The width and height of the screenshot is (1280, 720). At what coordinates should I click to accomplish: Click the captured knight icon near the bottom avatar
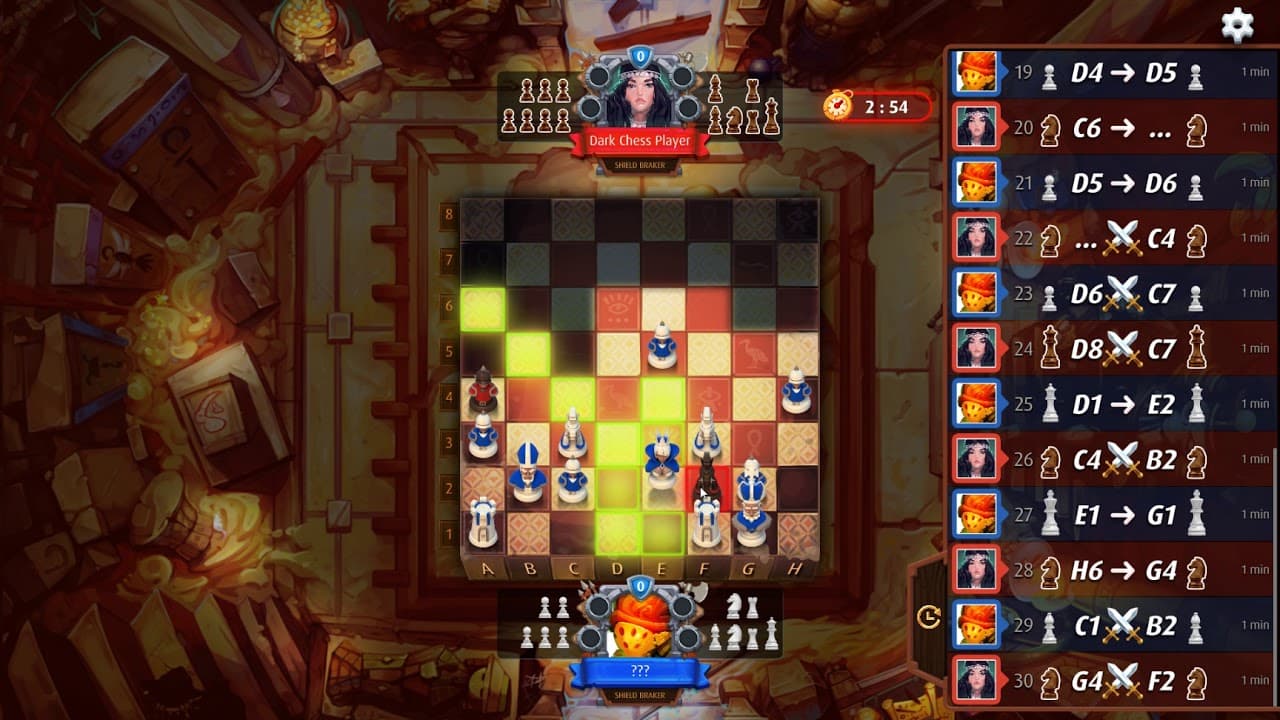(x=733, y=605)
